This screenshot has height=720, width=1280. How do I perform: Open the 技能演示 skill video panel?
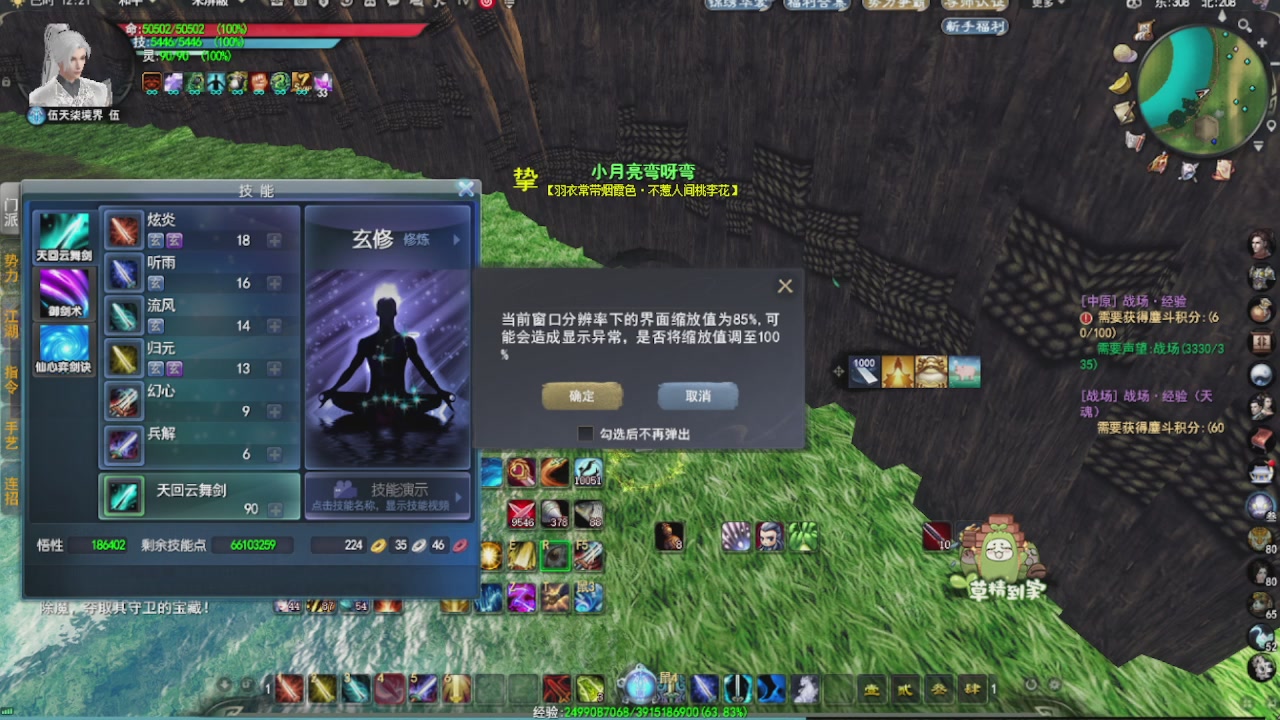[x=388, y=497]
